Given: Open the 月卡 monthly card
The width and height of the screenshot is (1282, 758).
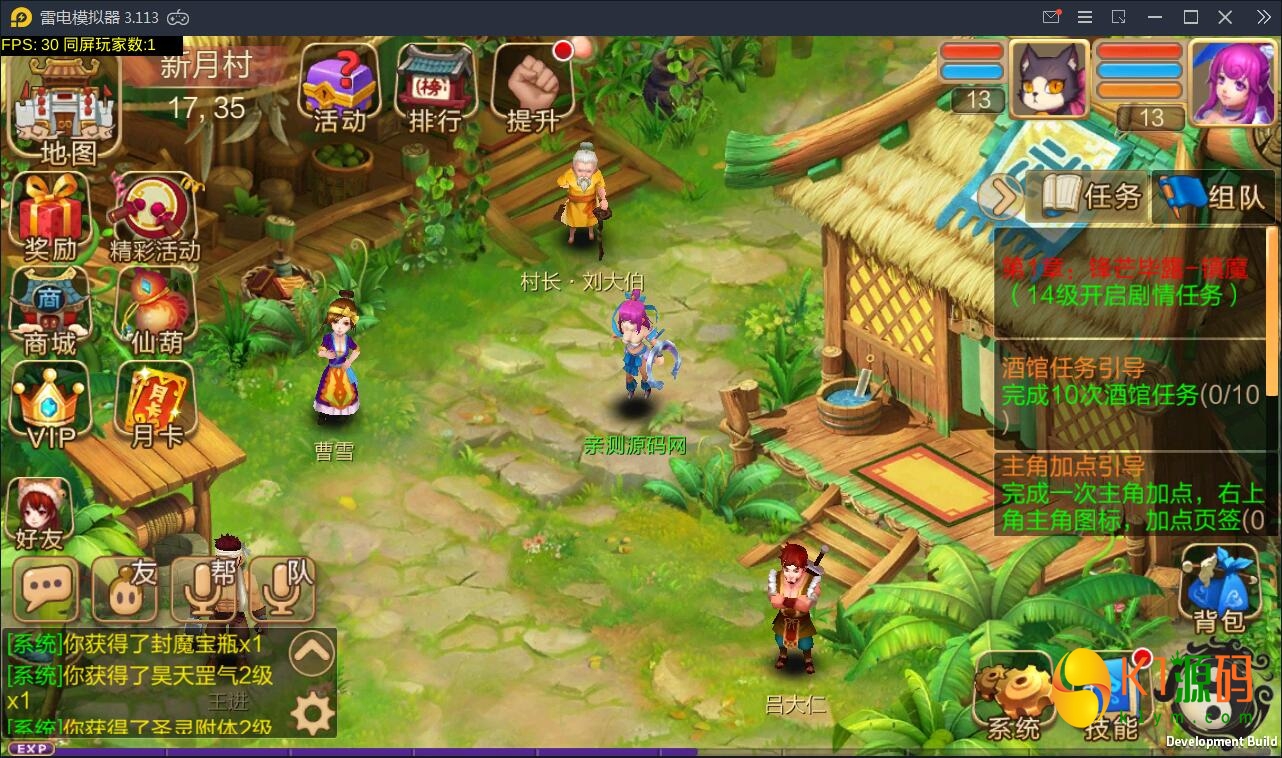Looking at the screenshot, I should (x=156, y=405).
